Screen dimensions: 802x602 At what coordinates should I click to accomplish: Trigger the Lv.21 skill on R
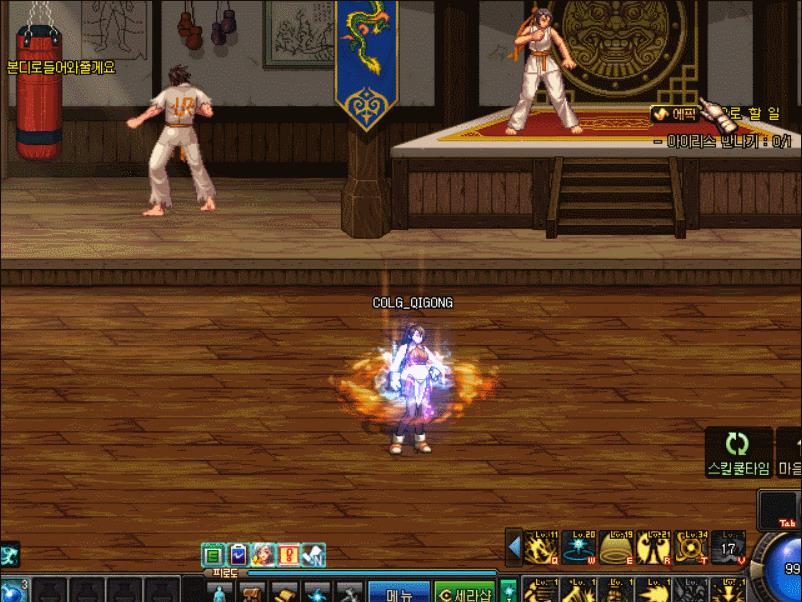654,547
